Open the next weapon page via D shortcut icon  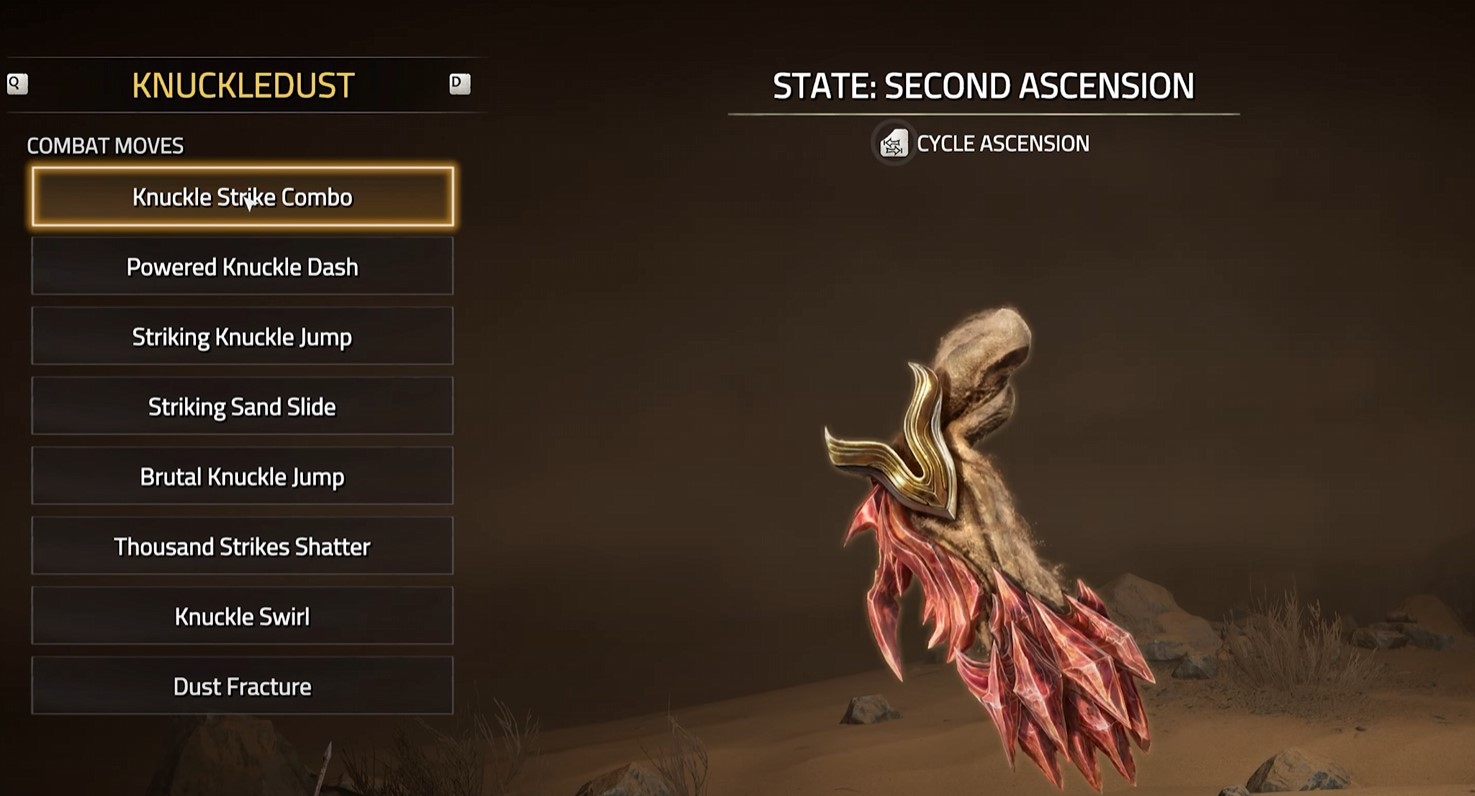pos(459,84)
